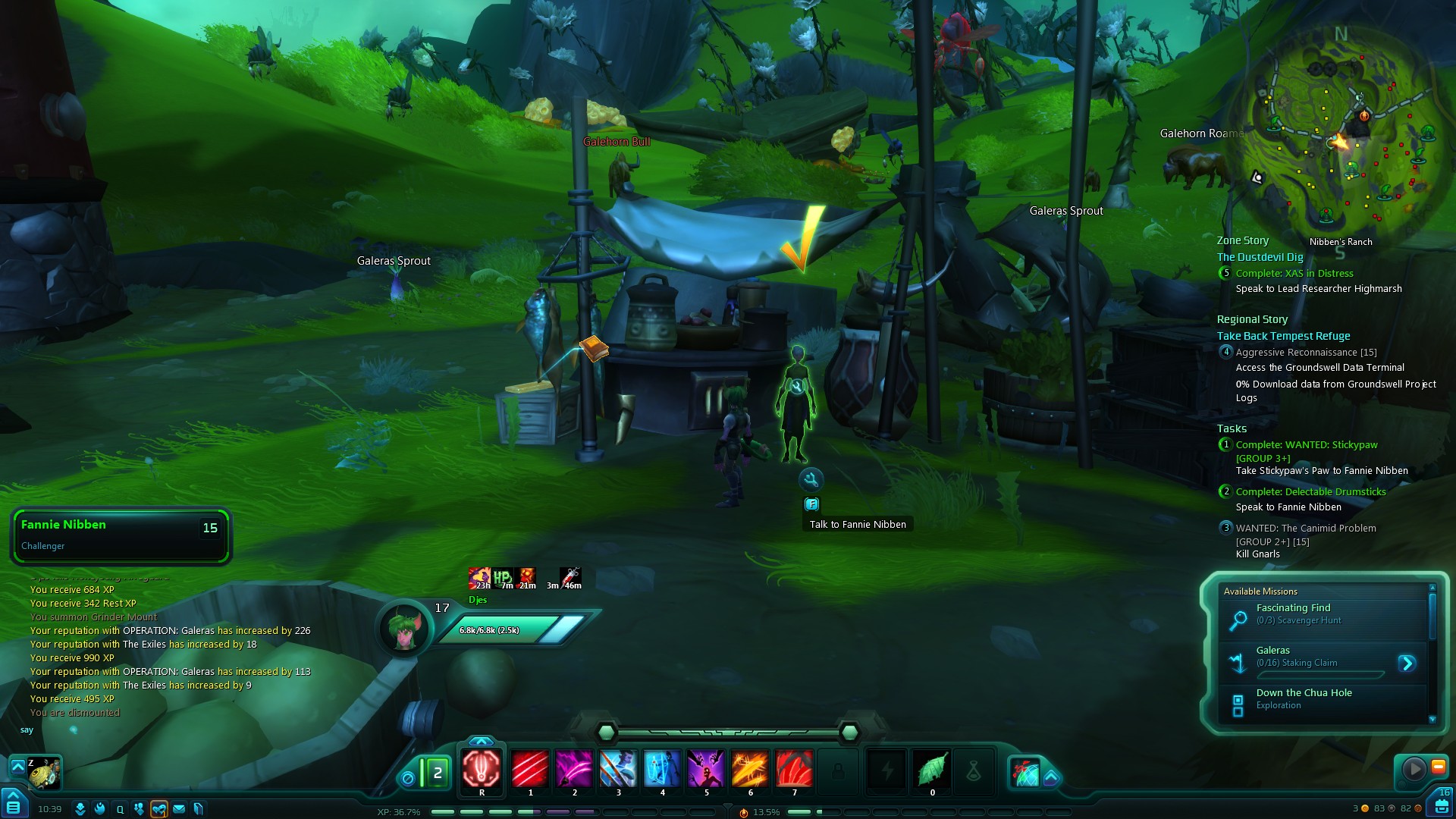Use the green leaf item in slot 0
This screenshot has height=819, width=1456.
click(x=932, y=770)
